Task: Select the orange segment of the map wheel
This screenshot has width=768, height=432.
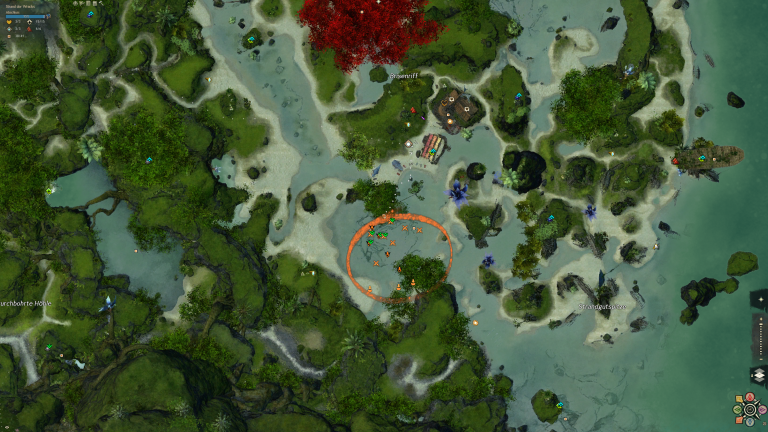Action: click(739, 420)
